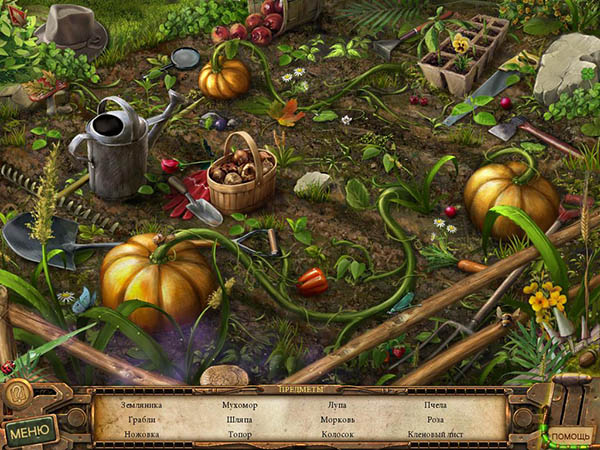600x450 pixels.
Task: Choose Топор from the item list
Action: point(239,434)
